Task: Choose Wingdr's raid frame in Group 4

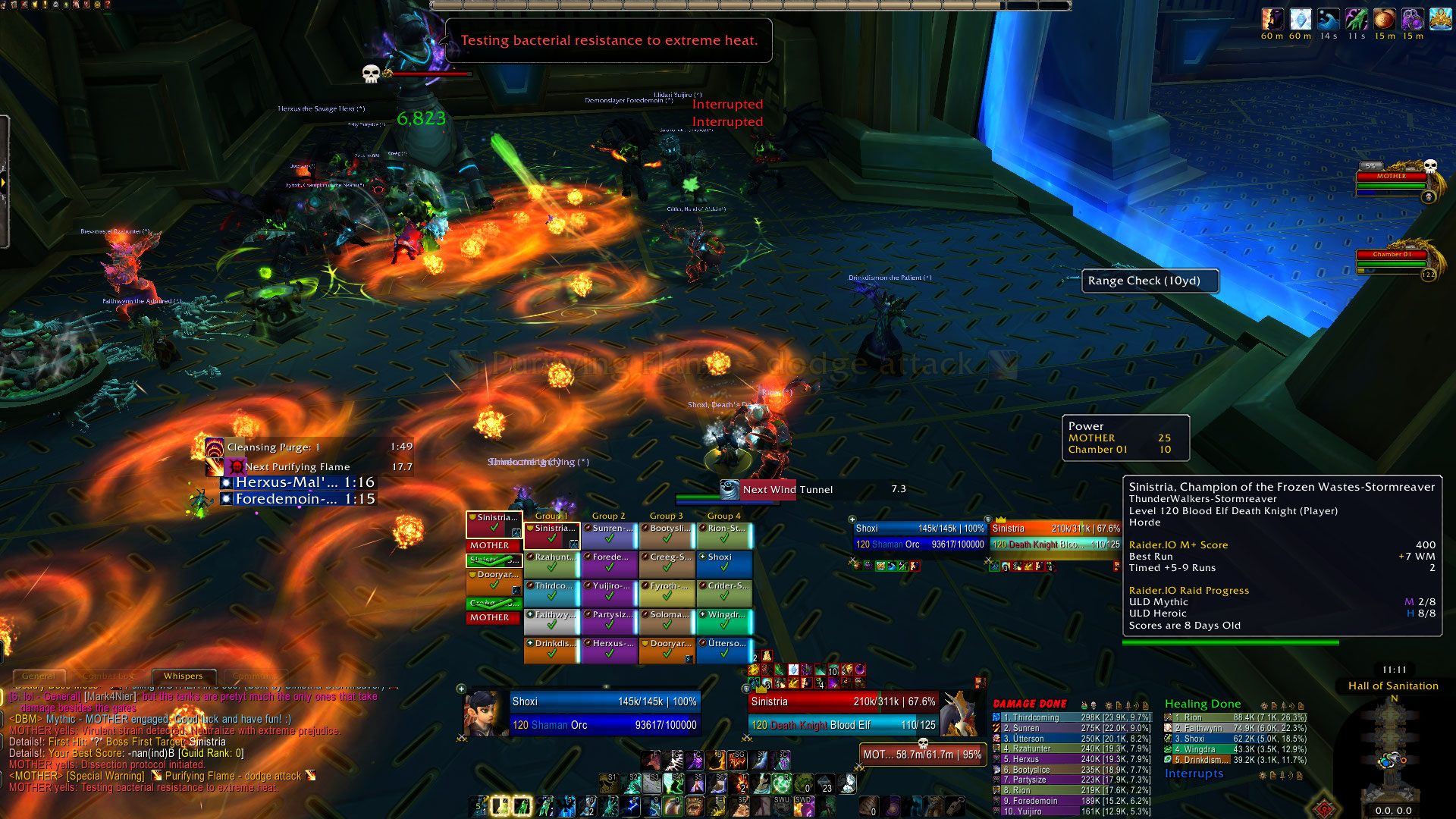Action: 724,622
